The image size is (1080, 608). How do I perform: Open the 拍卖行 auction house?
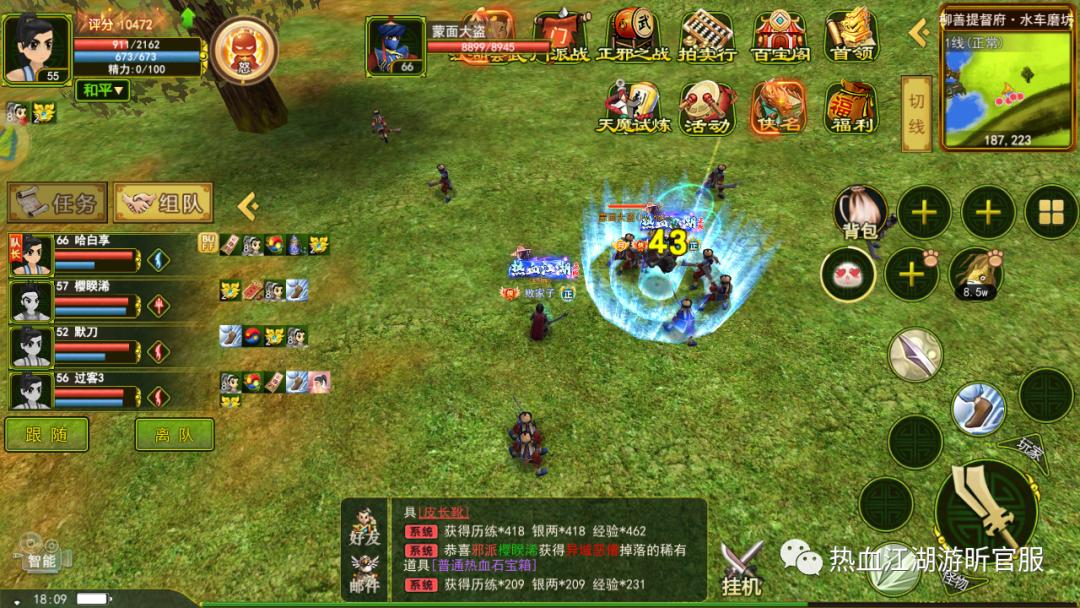[x=707, y=36]
